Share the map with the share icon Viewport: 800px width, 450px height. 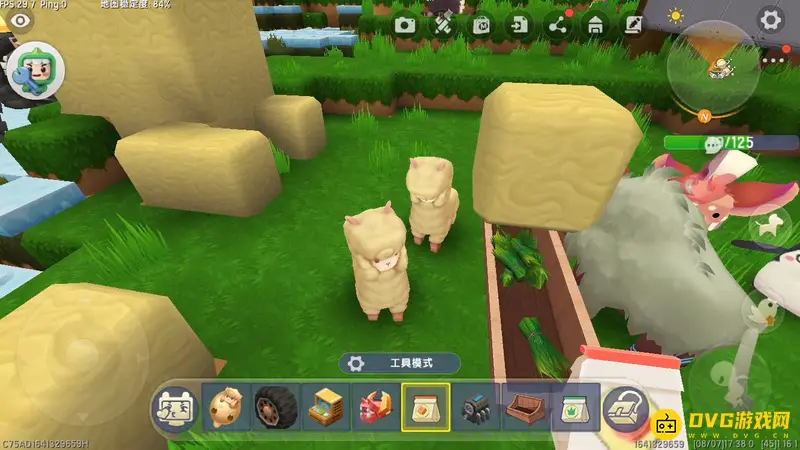click(x=558, y=25)
